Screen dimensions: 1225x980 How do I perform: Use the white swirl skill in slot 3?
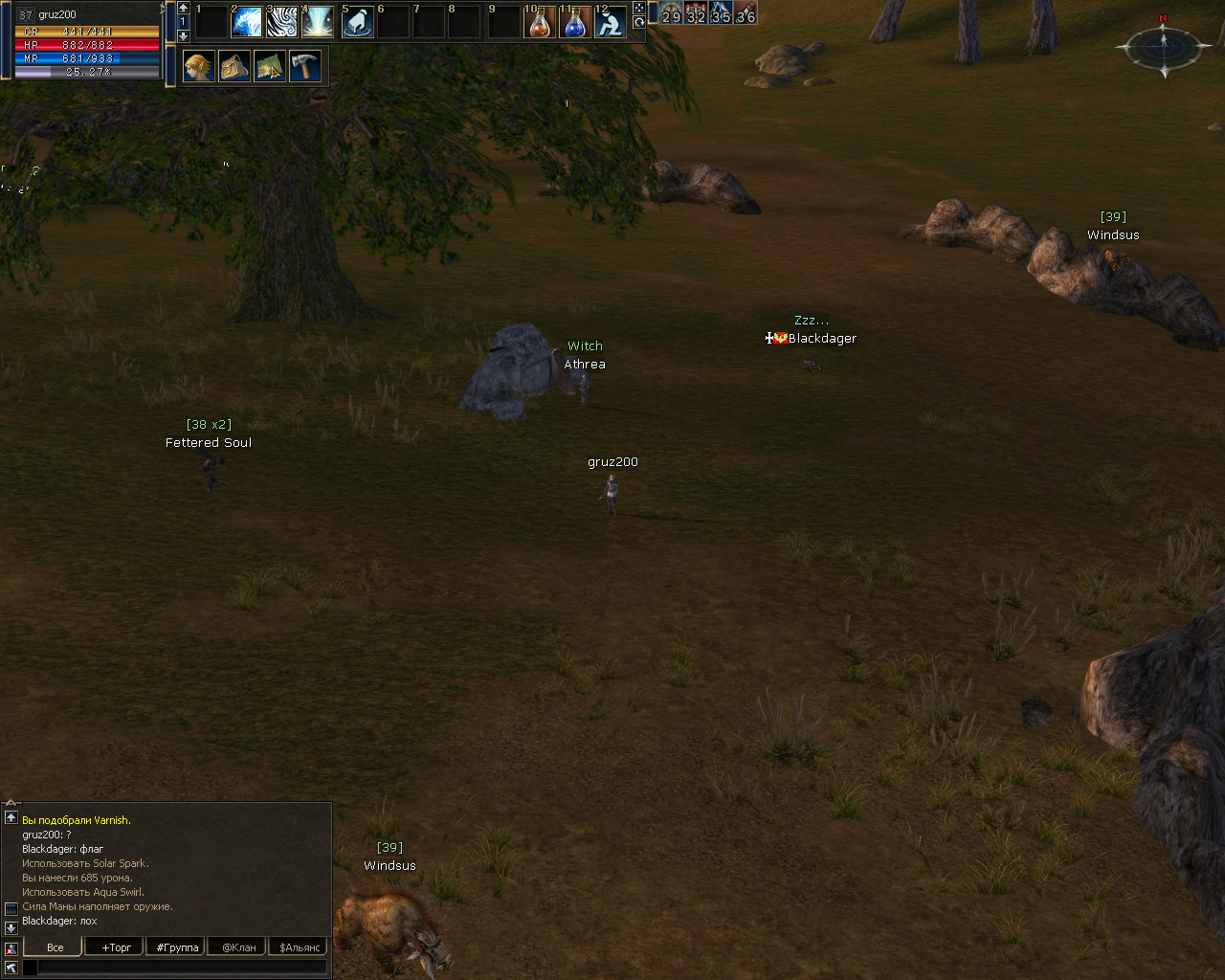pyautogui.click(x=282, y=22)
